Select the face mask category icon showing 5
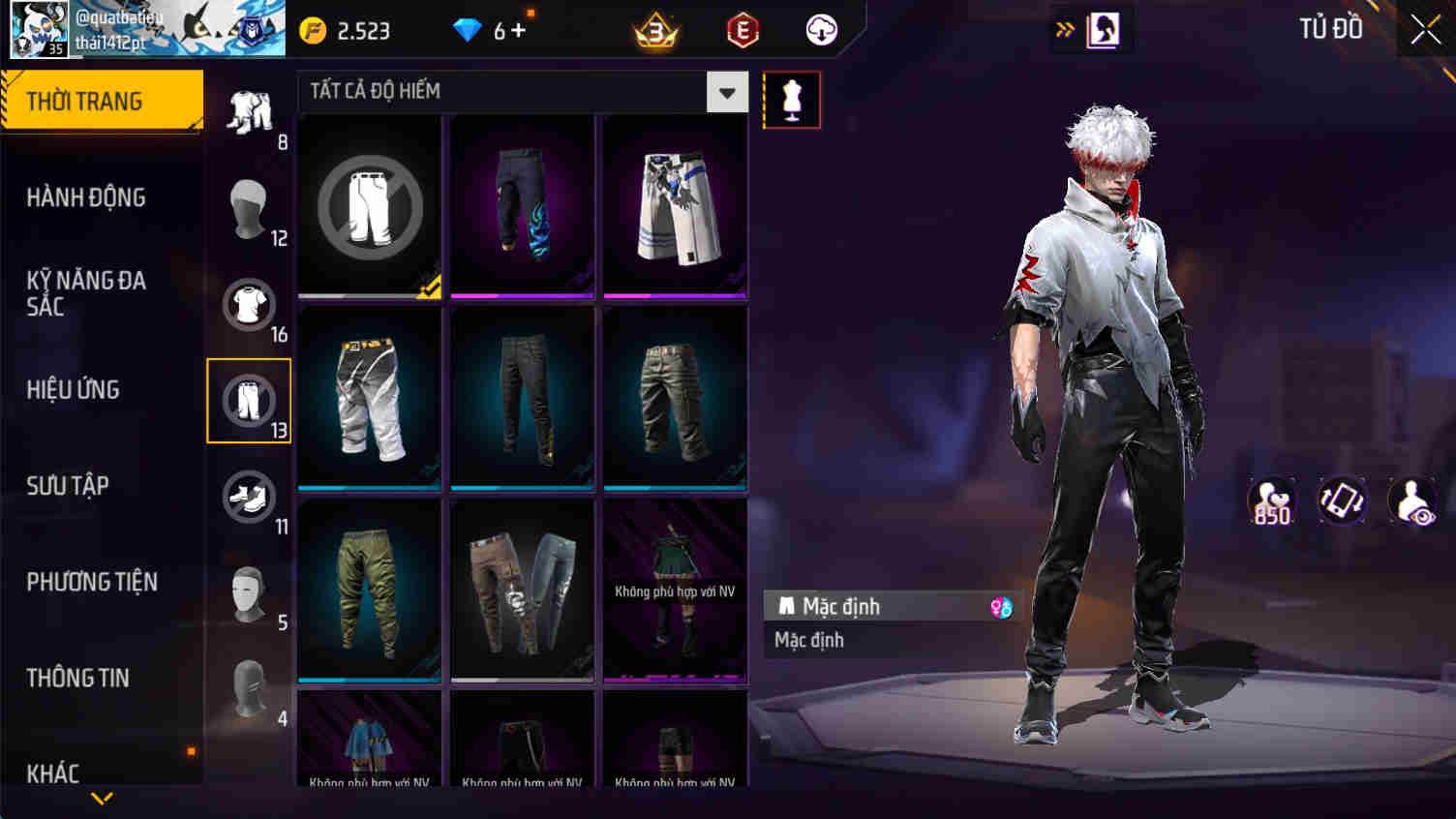The width and height of the screenshot is (1456, 819). click(249, 593)
